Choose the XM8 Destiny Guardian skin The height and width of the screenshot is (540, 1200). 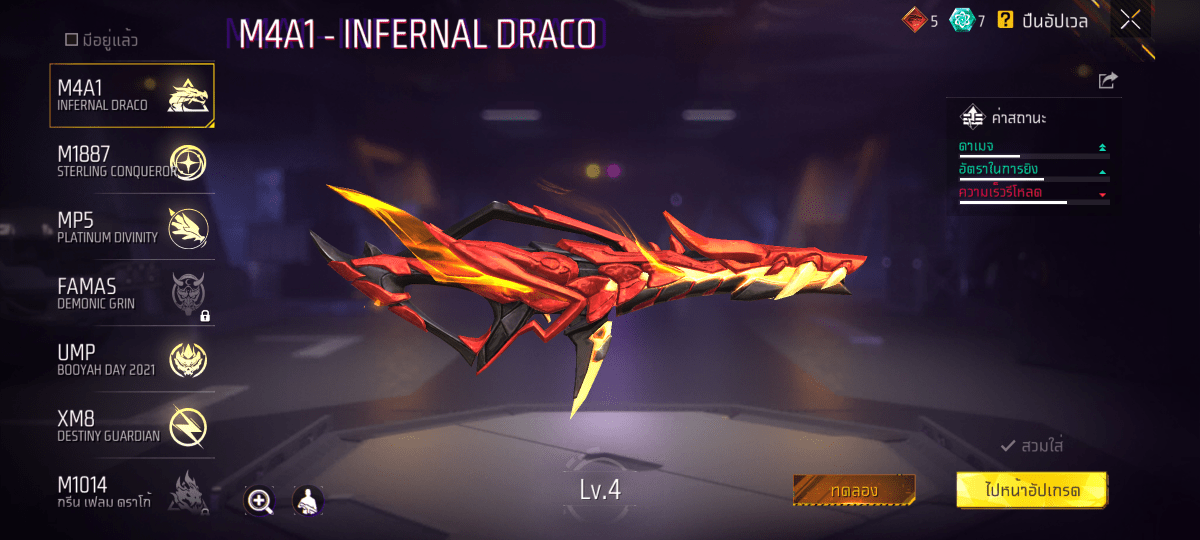point(131,425)
